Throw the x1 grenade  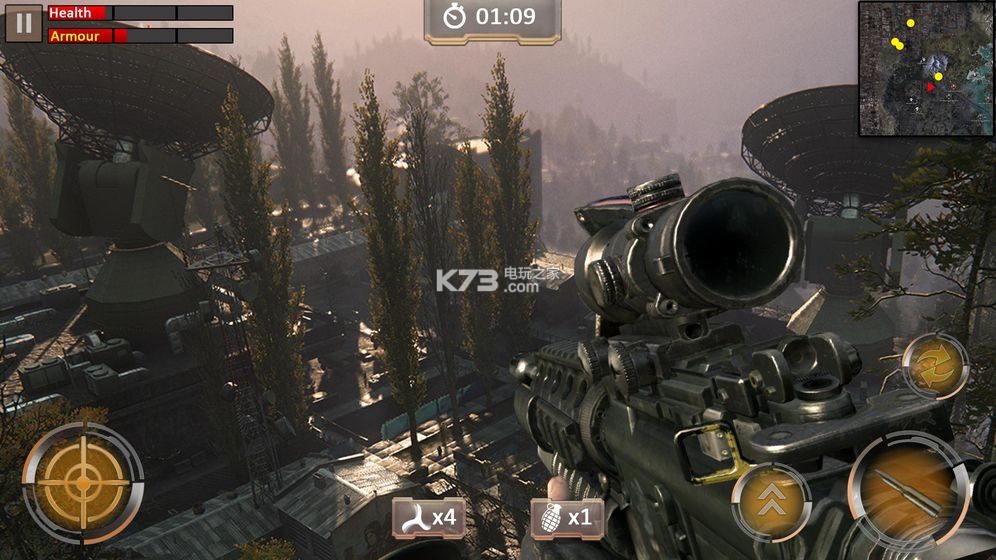(x=567, y=518)
